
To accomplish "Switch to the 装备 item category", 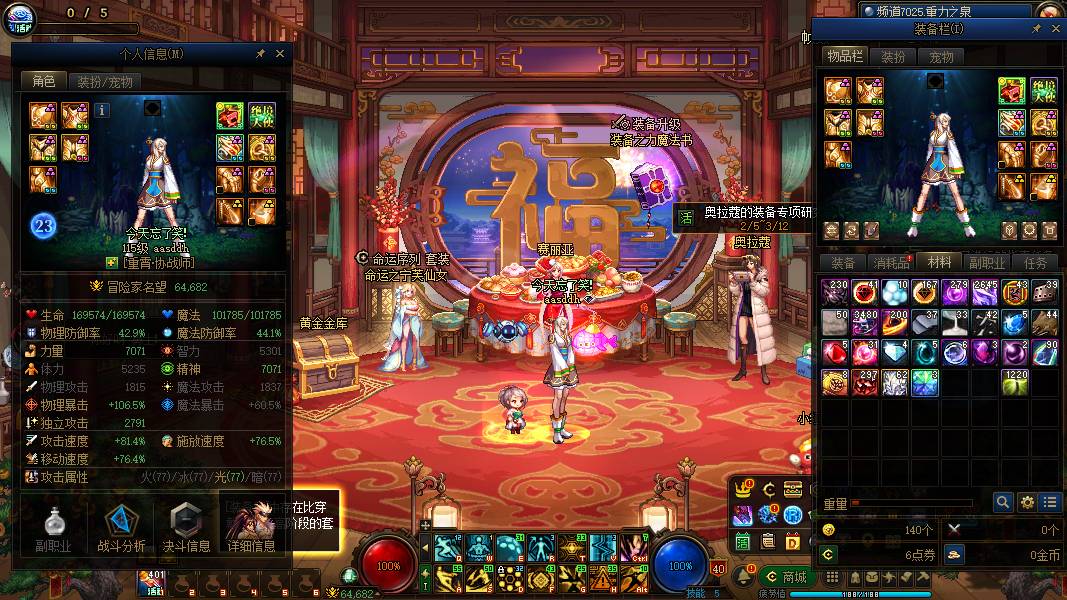I will [843, 263].
